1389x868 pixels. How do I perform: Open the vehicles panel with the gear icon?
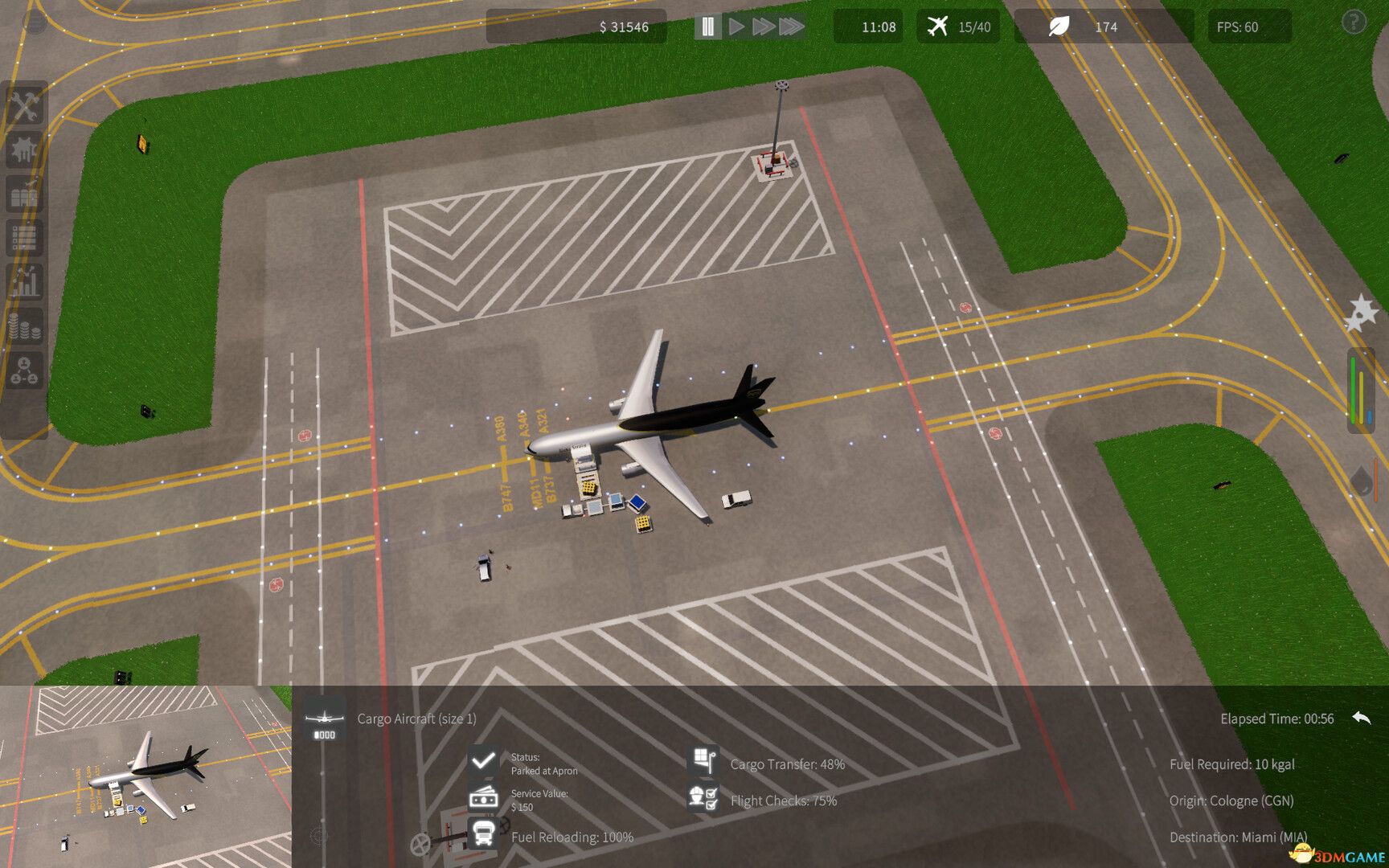pyautogui.click(x=25, y=148)
